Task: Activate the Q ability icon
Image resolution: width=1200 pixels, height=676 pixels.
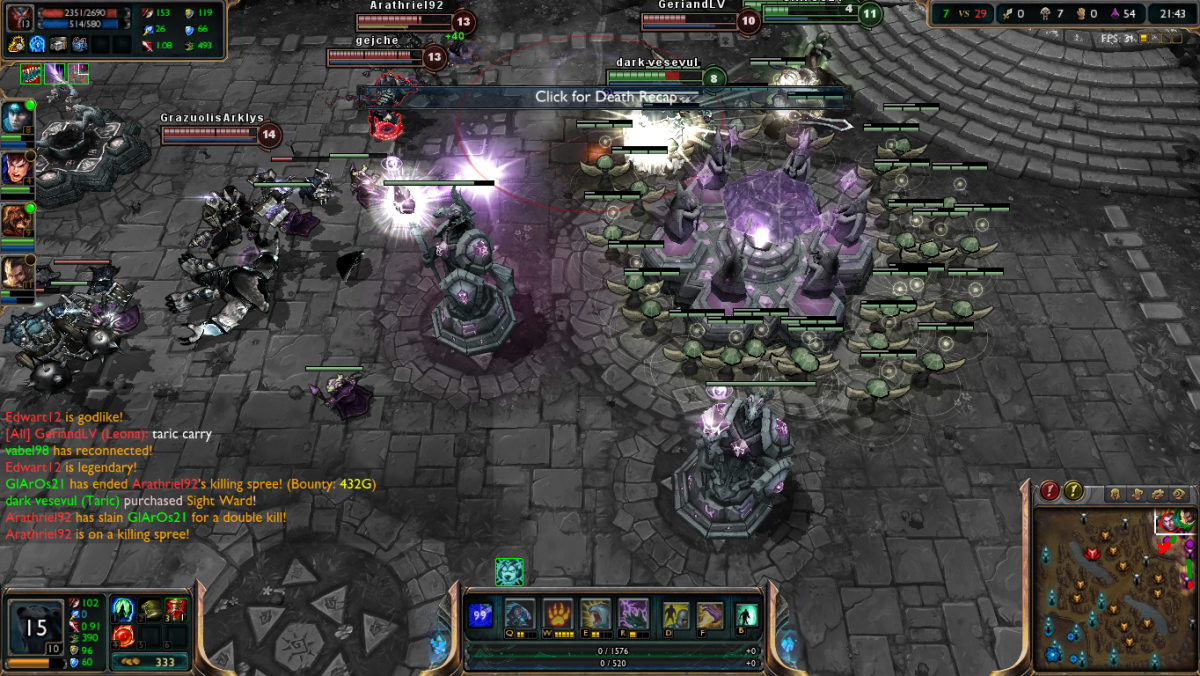Action: (x=519, y=613)
